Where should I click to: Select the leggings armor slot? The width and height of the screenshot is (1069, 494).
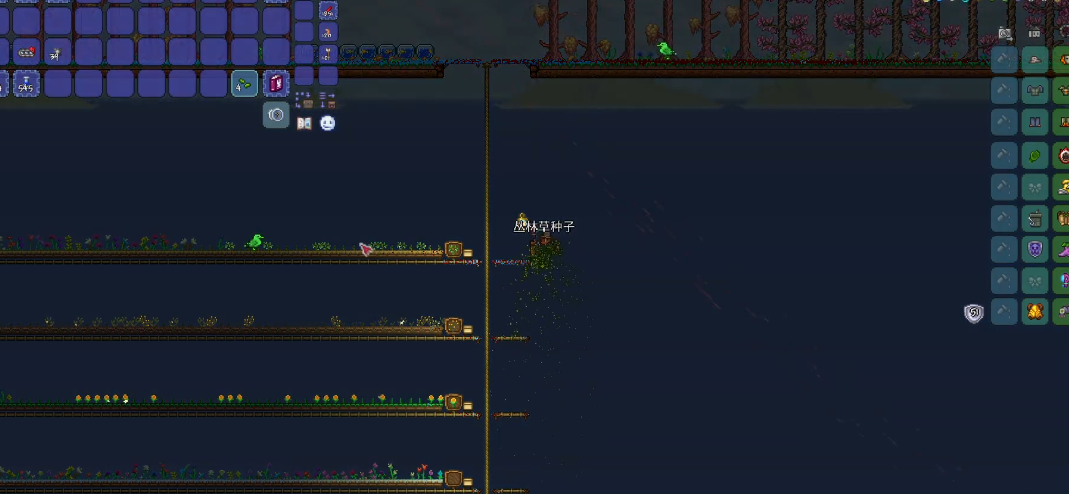point(1035,123)
